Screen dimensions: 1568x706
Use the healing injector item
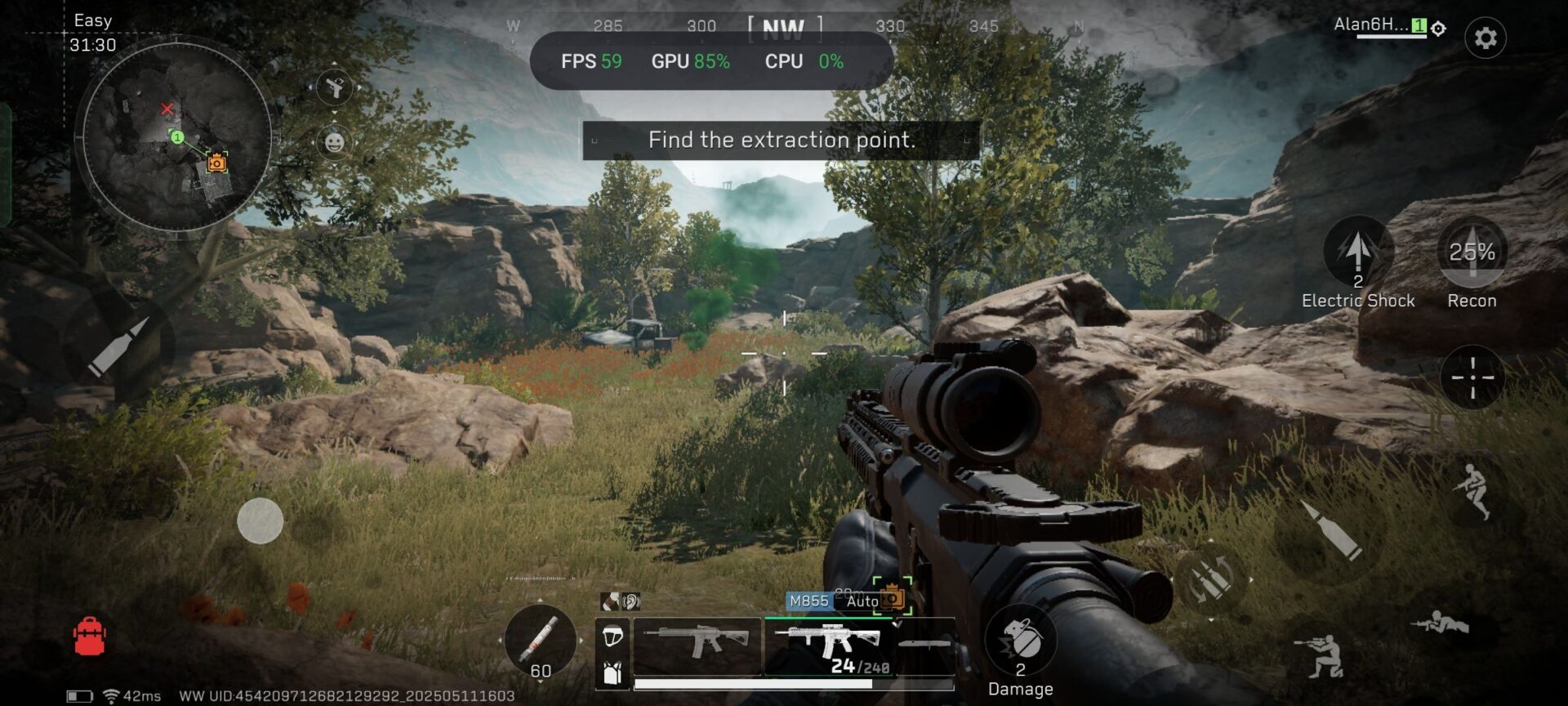pos(540,641)
